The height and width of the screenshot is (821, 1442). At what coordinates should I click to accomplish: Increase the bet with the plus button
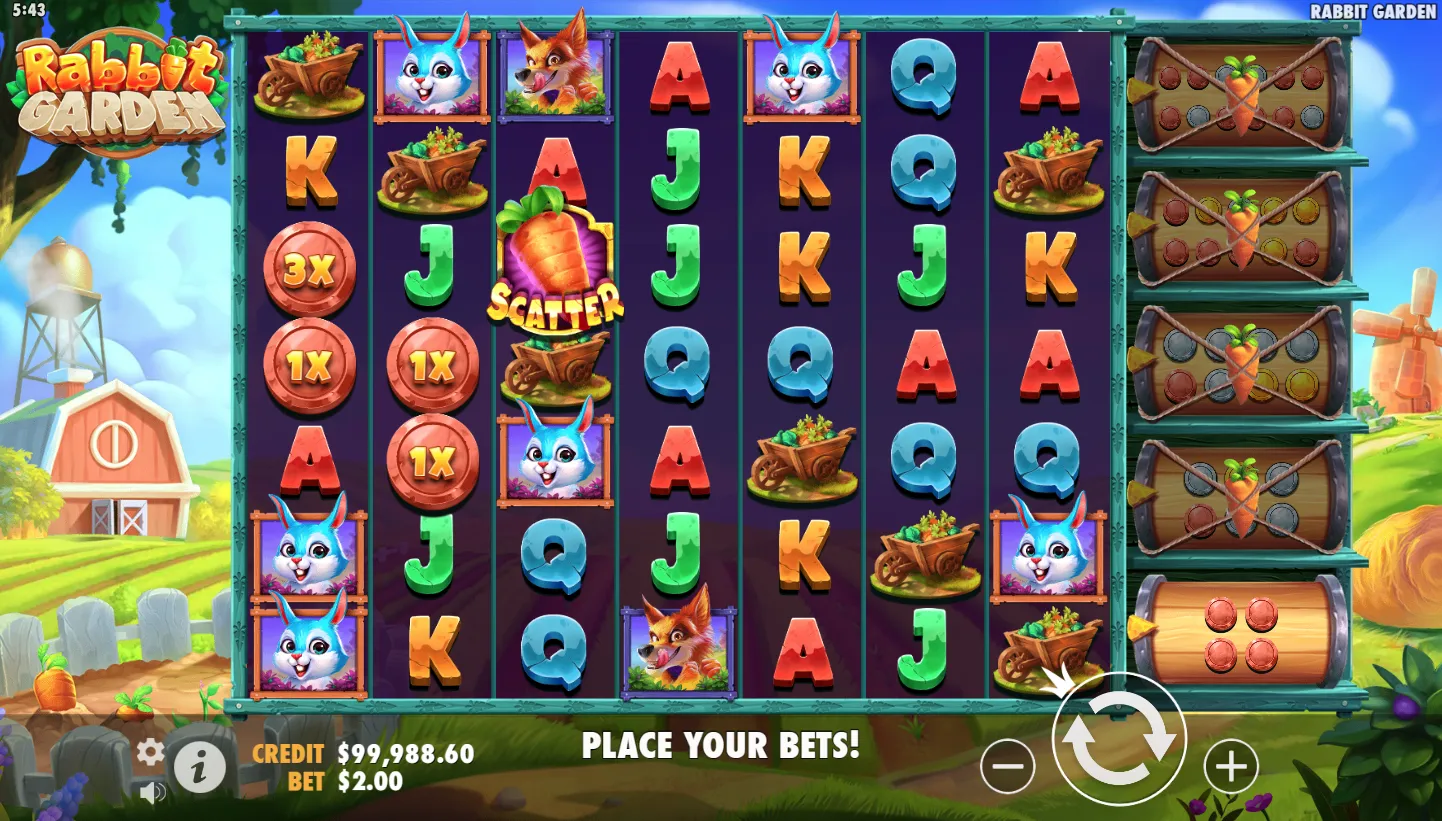(x=1230, y=767)
